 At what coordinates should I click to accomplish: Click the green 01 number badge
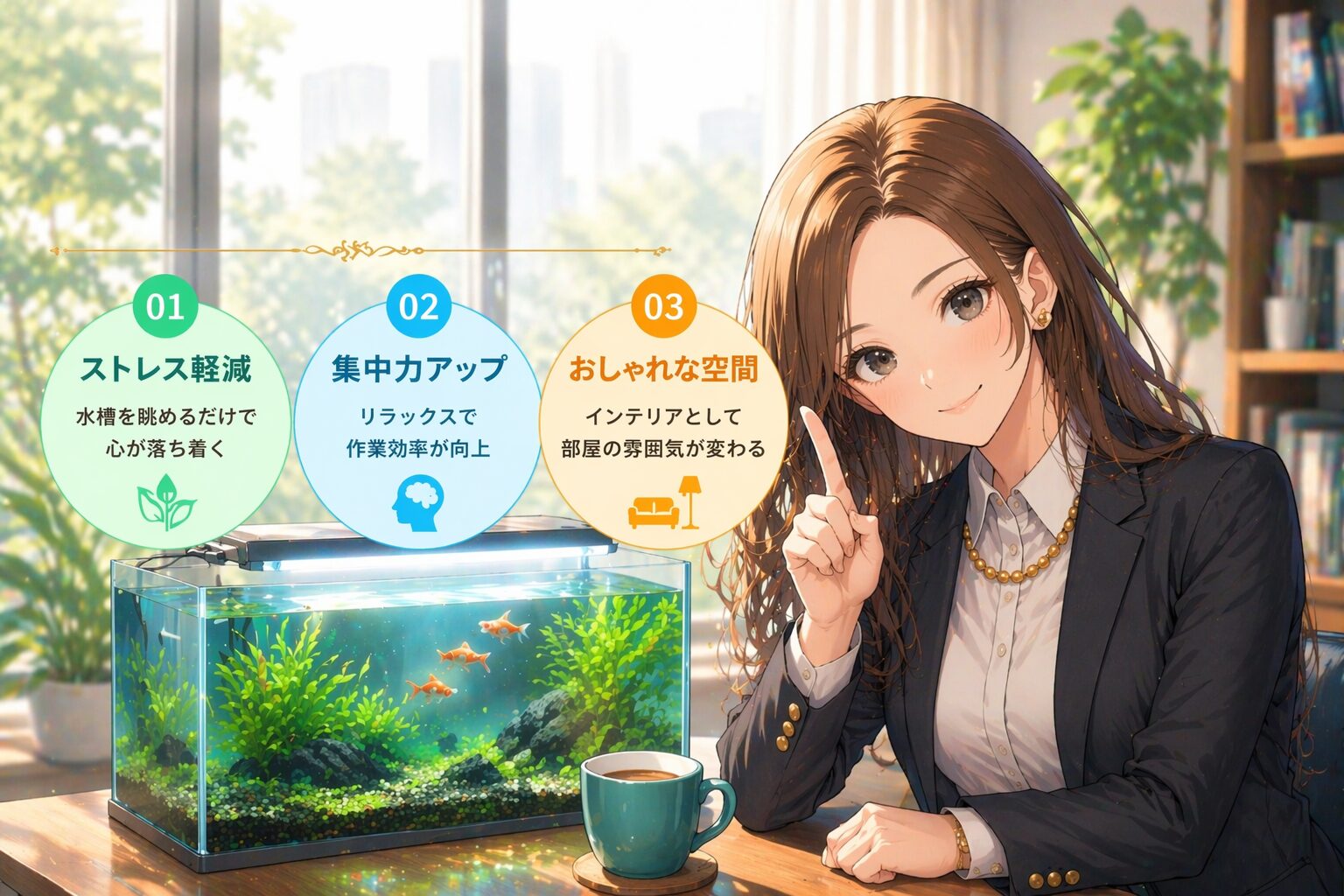point(165,307)
